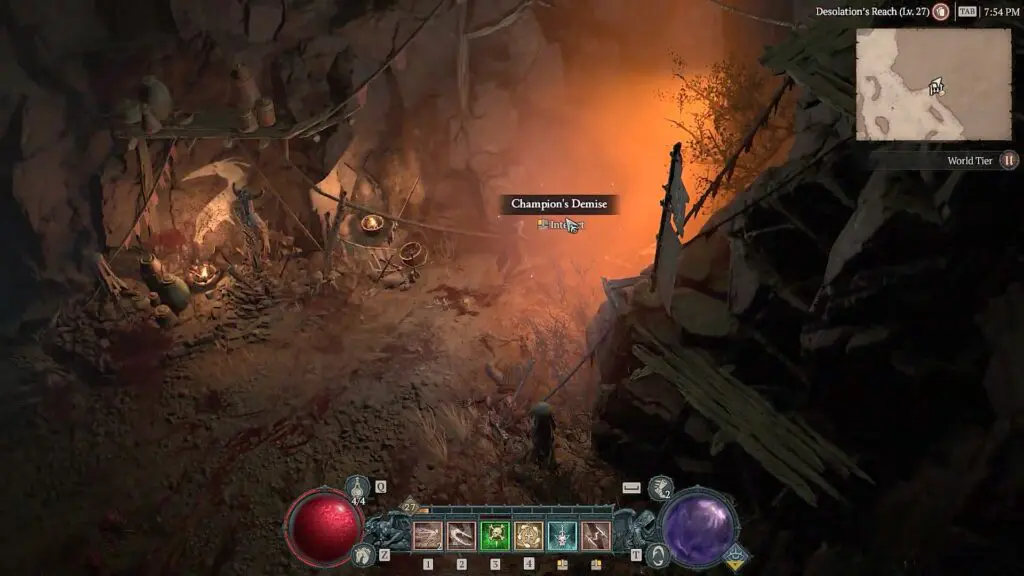Click the dodge boot icon above the orb
This screenshot has width=1024, height=576.
pos(659,489)
